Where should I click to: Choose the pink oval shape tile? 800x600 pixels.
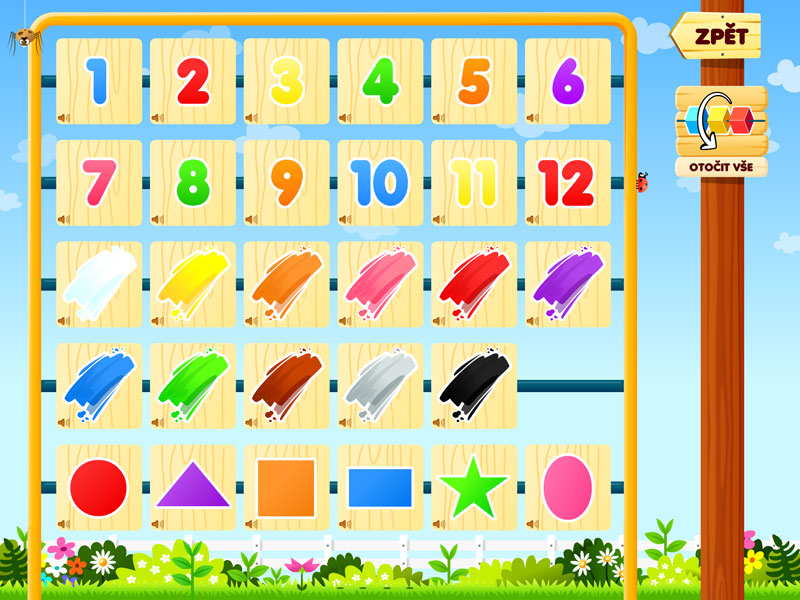pyautogui.click(x=567, y=487)
